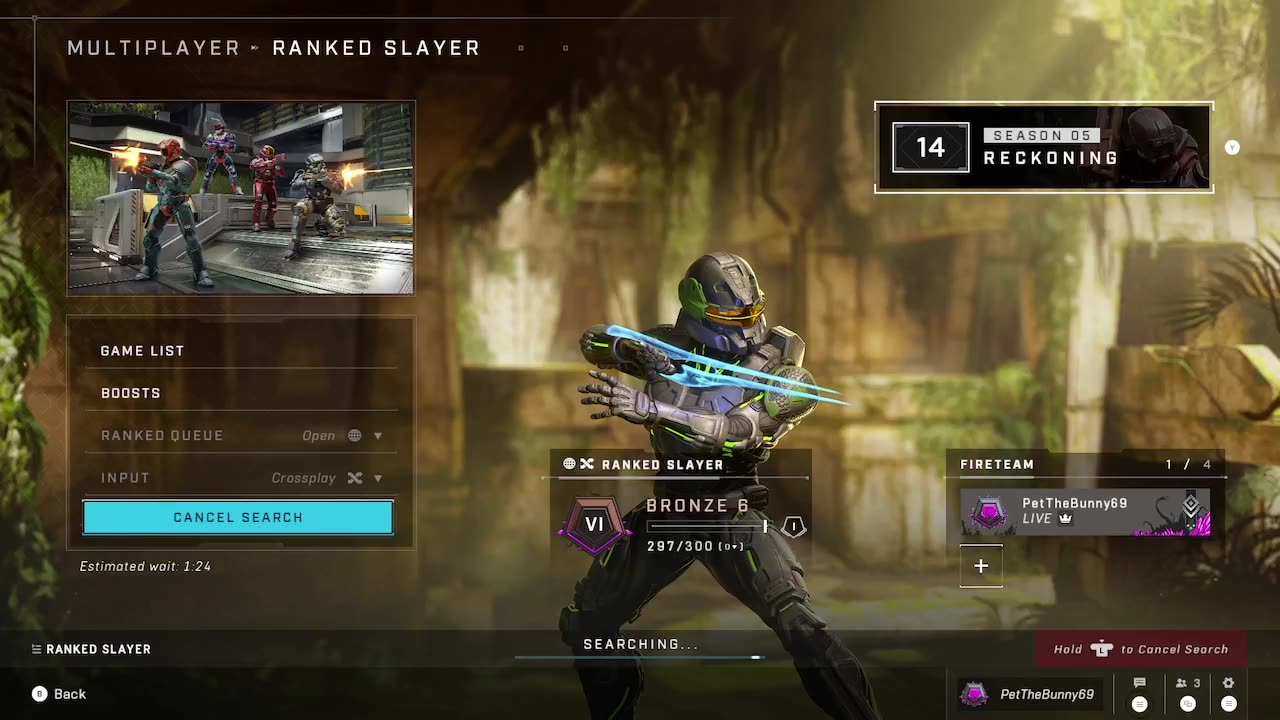
Task: Open the Season 05 Reckoning banner
Action: tap(1044, 148)
